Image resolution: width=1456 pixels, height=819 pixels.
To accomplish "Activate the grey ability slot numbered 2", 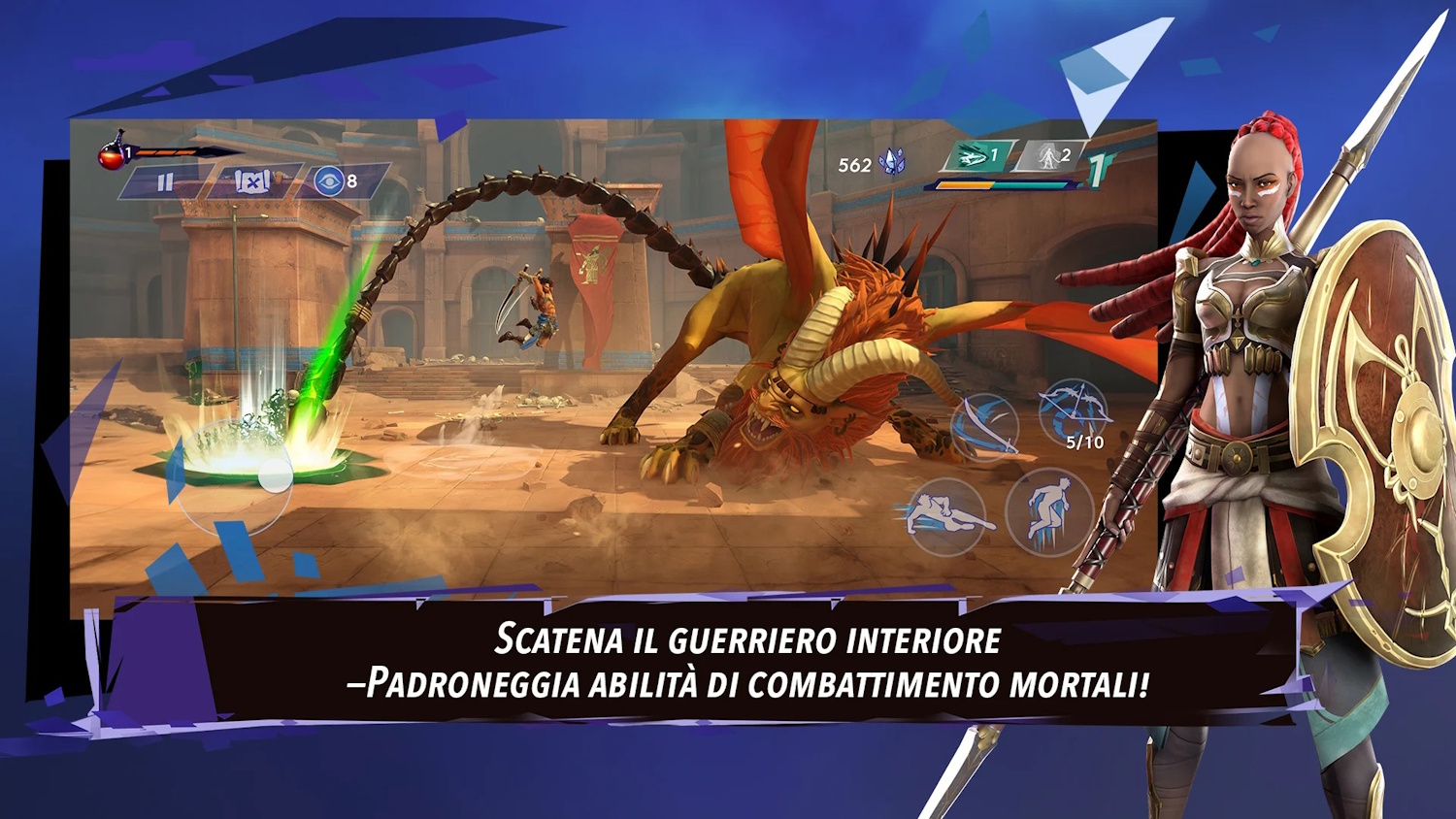I will (1050, 155).
